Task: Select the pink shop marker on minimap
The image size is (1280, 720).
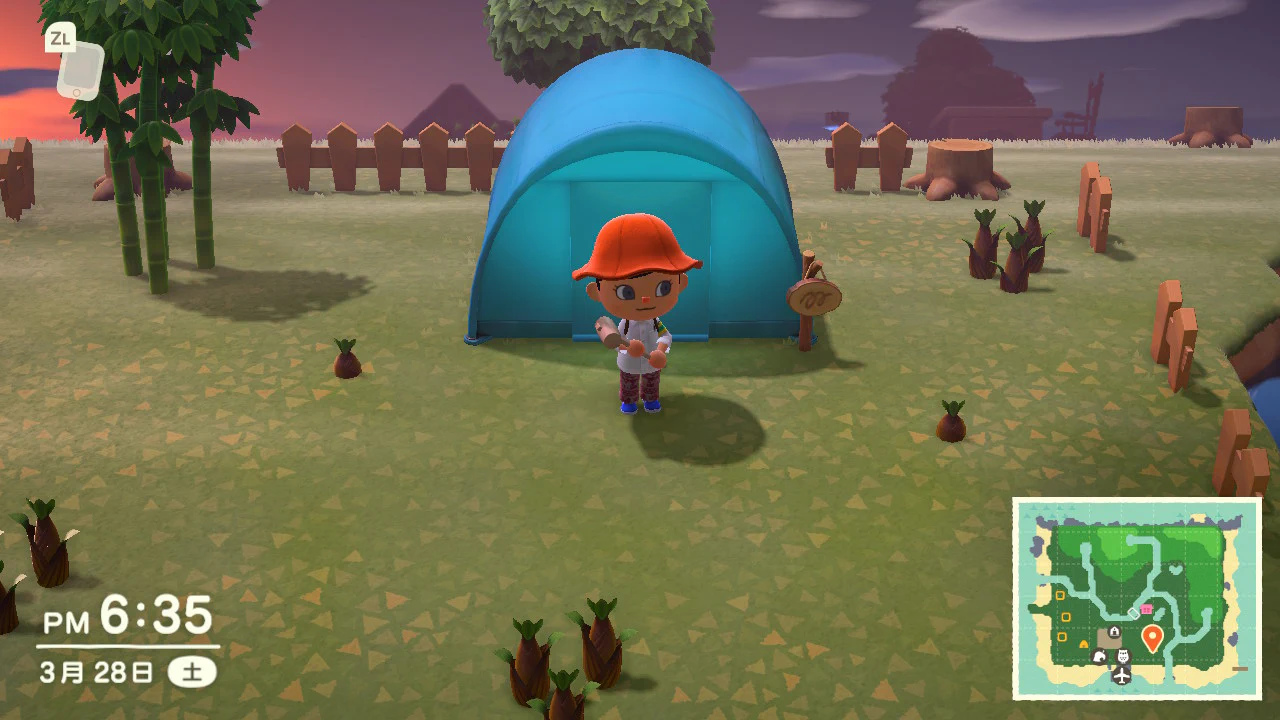Action: point(1146,608)
